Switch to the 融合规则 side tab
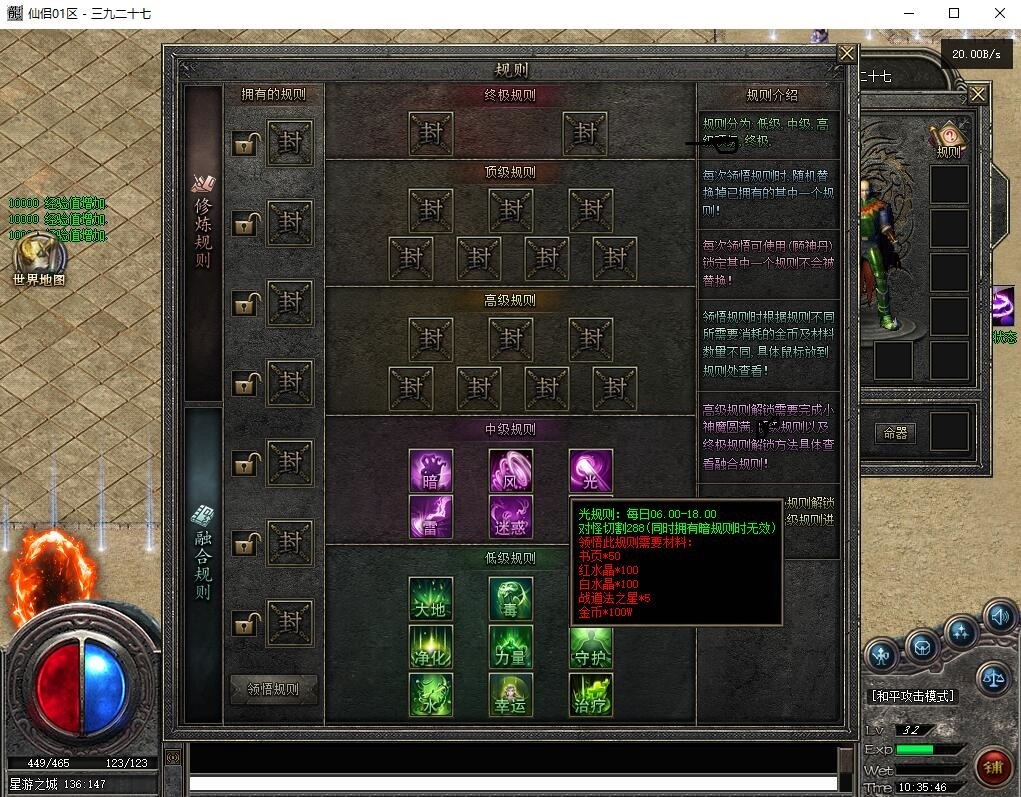Viewport: 1021px width, 797px height. 203,553
